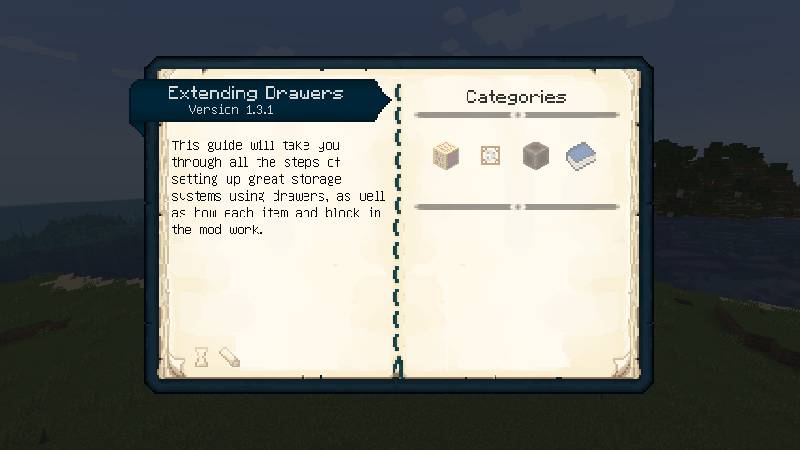Open the wooden drawer block category

click(x=445, y=155)
